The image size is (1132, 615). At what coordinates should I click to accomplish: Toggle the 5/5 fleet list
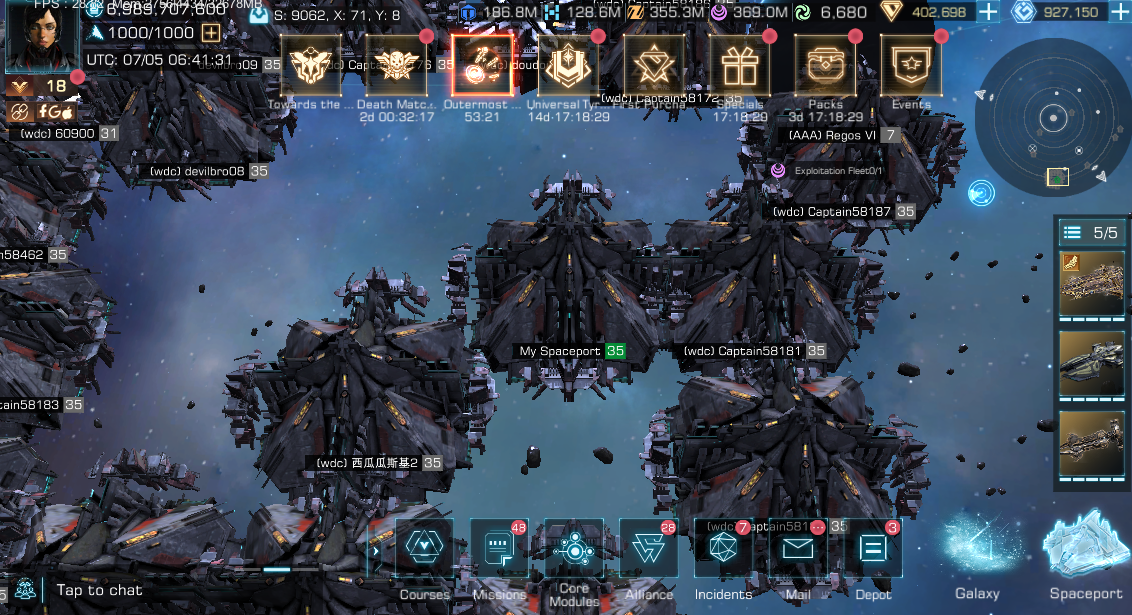point(1091,233)
